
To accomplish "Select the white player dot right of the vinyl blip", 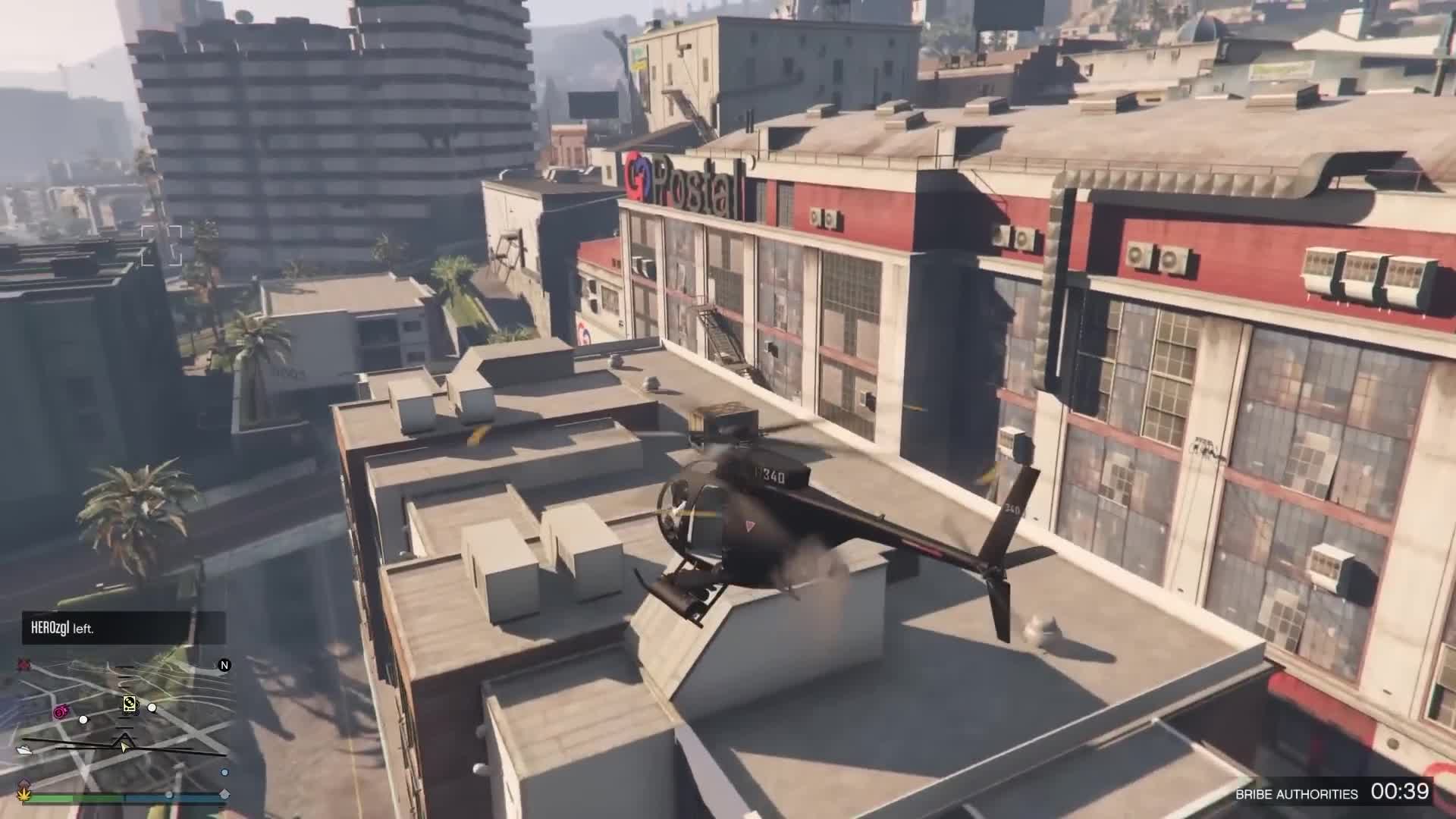I will [x=152, y=707].
